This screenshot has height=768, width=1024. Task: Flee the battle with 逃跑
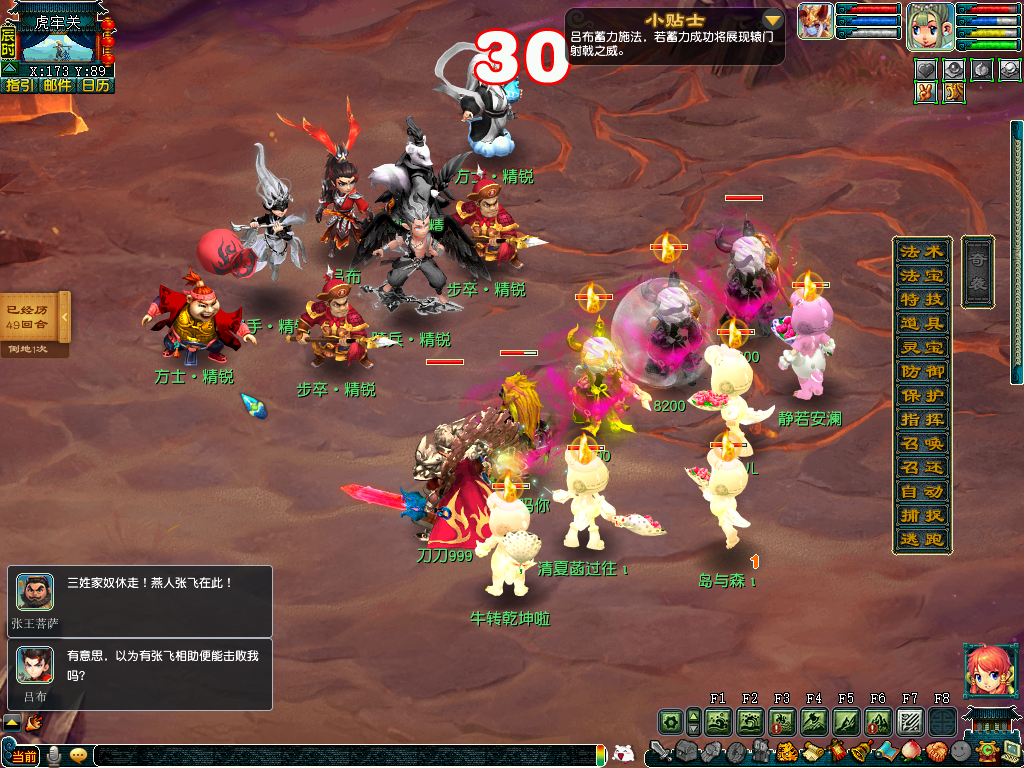pos(921,539)
